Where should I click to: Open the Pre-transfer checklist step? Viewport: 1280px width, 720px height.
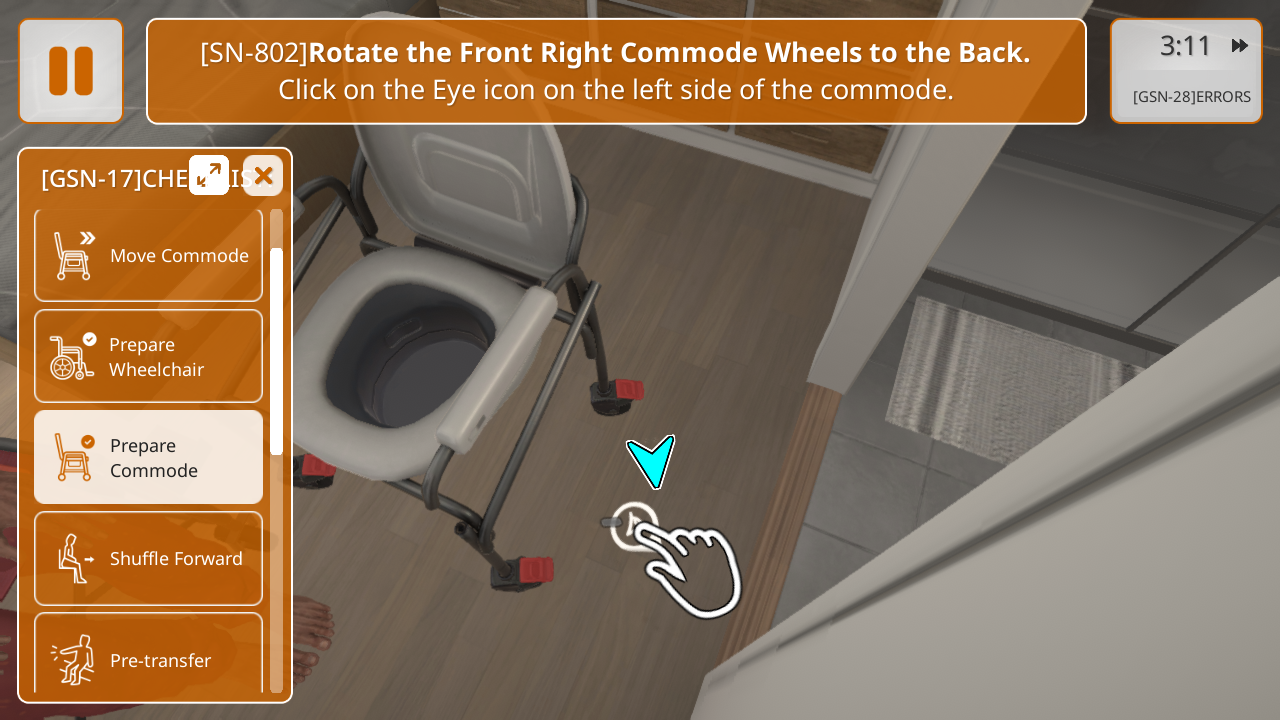point(149,659)
